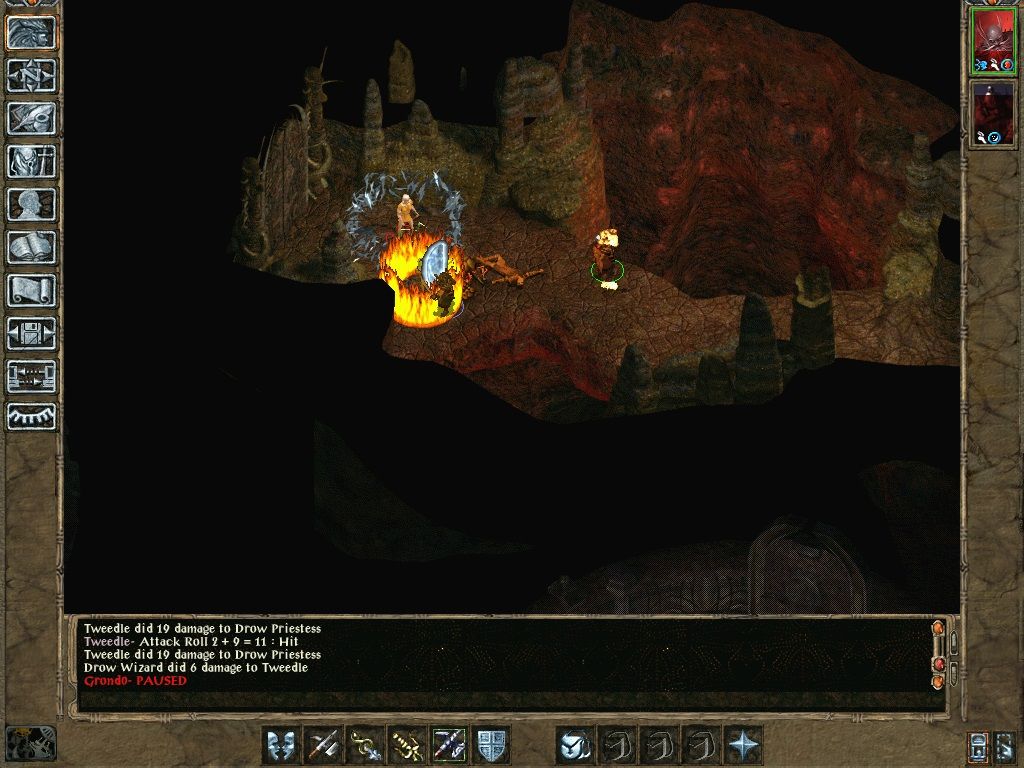Open the mage spellbook
The width and height of the screenshot is (1024, 768).
pyautogui.click(x=31, y=247)
